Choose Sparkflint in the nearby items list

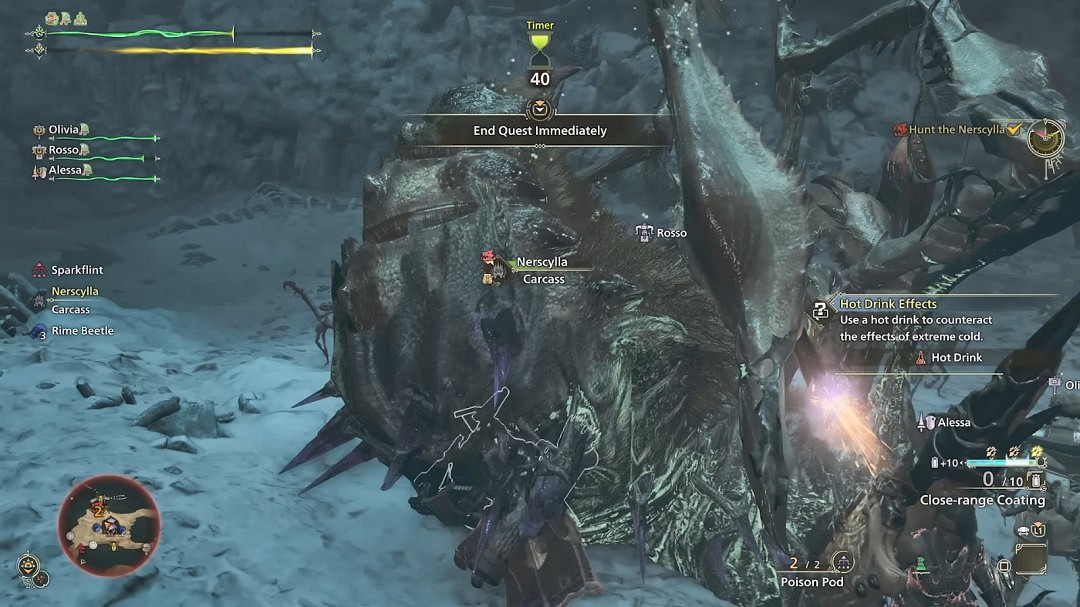click(x=76, y=270)
